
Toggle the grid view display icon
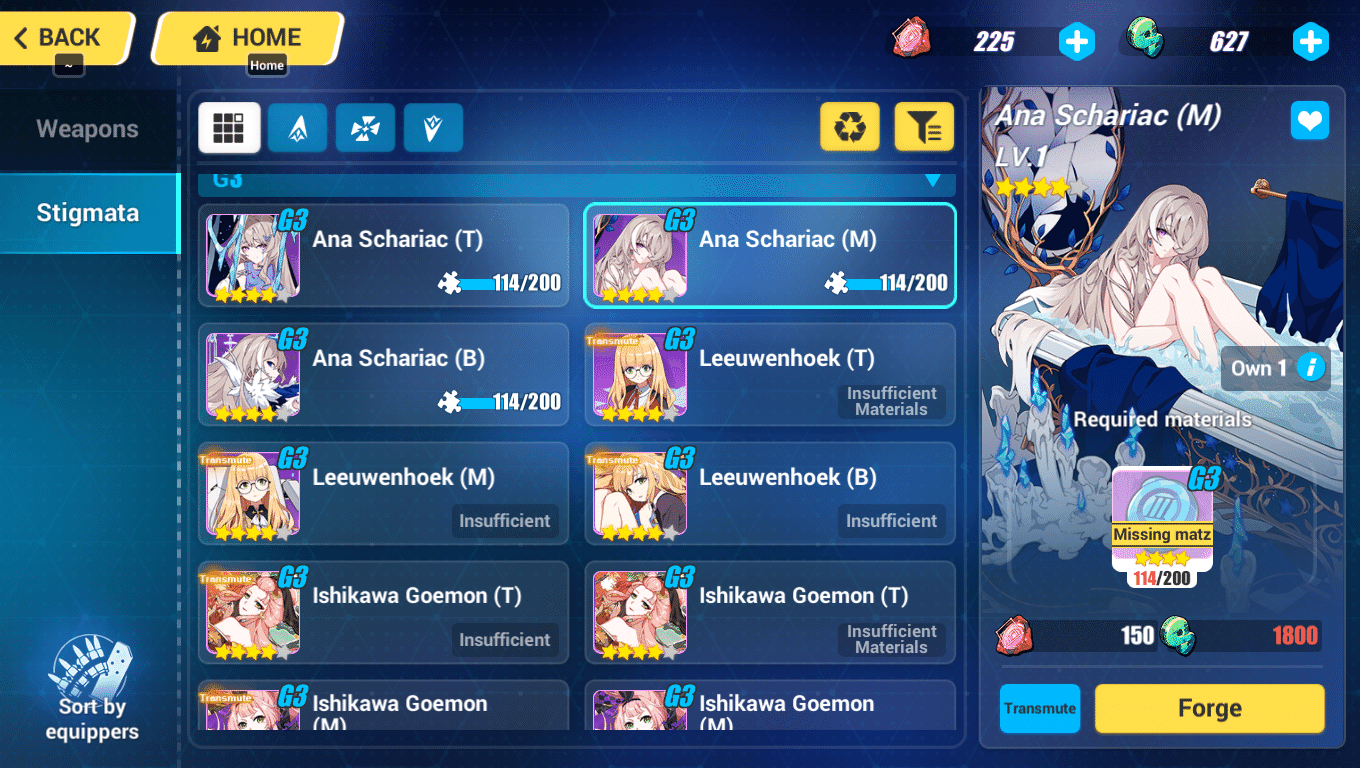(x=229, y=127)
